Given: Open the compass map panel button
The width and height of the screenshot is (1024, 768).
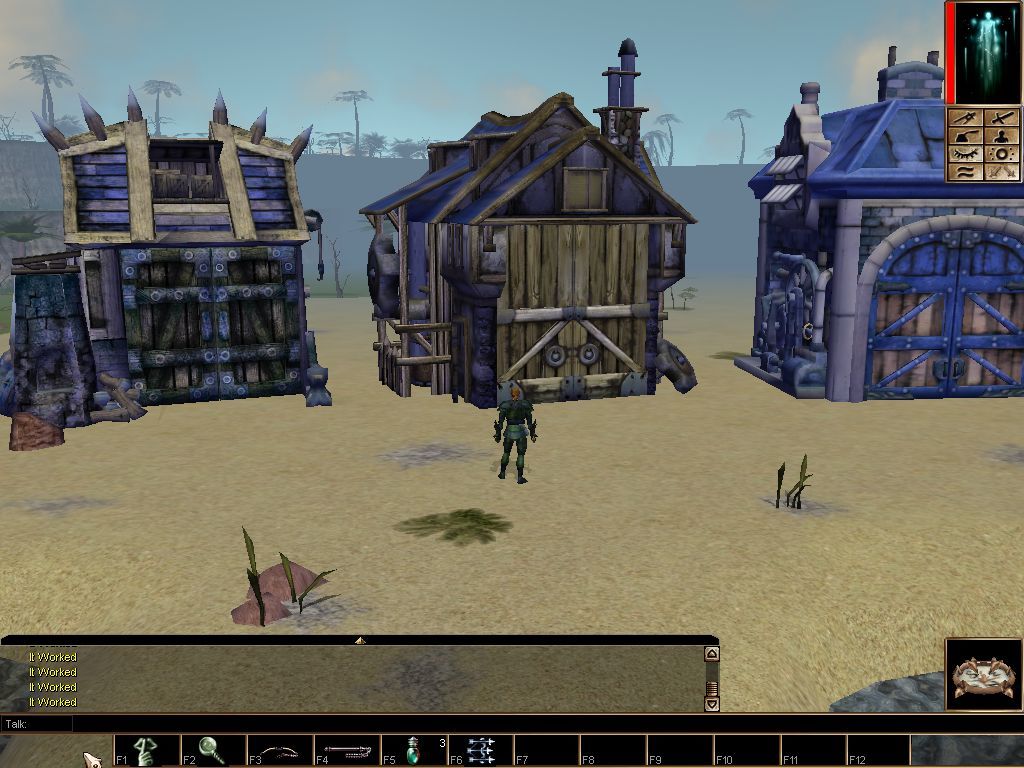Looking at the screenshot, I should click(966, 118).
